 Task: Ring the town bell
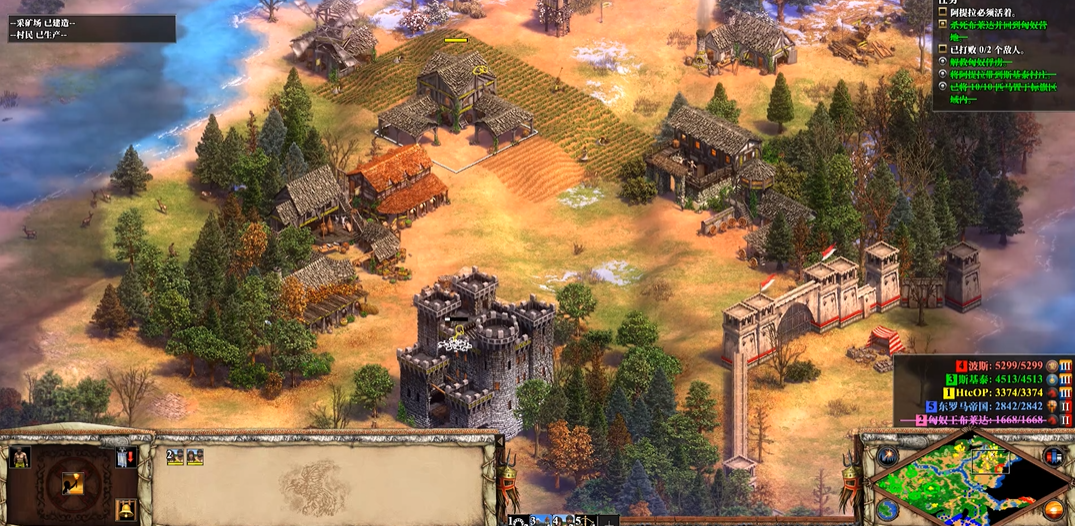coord(126,510)
